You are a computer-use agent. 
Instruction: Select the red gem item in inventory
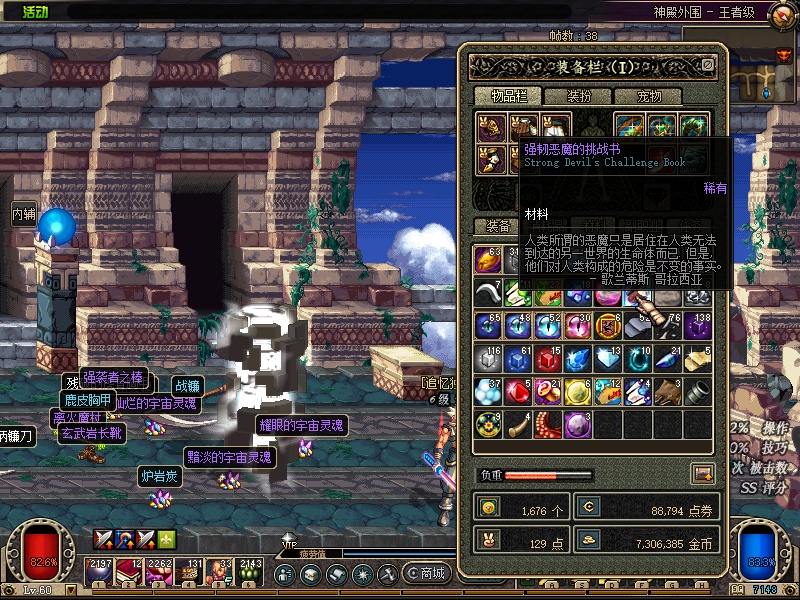click(519, 392)
